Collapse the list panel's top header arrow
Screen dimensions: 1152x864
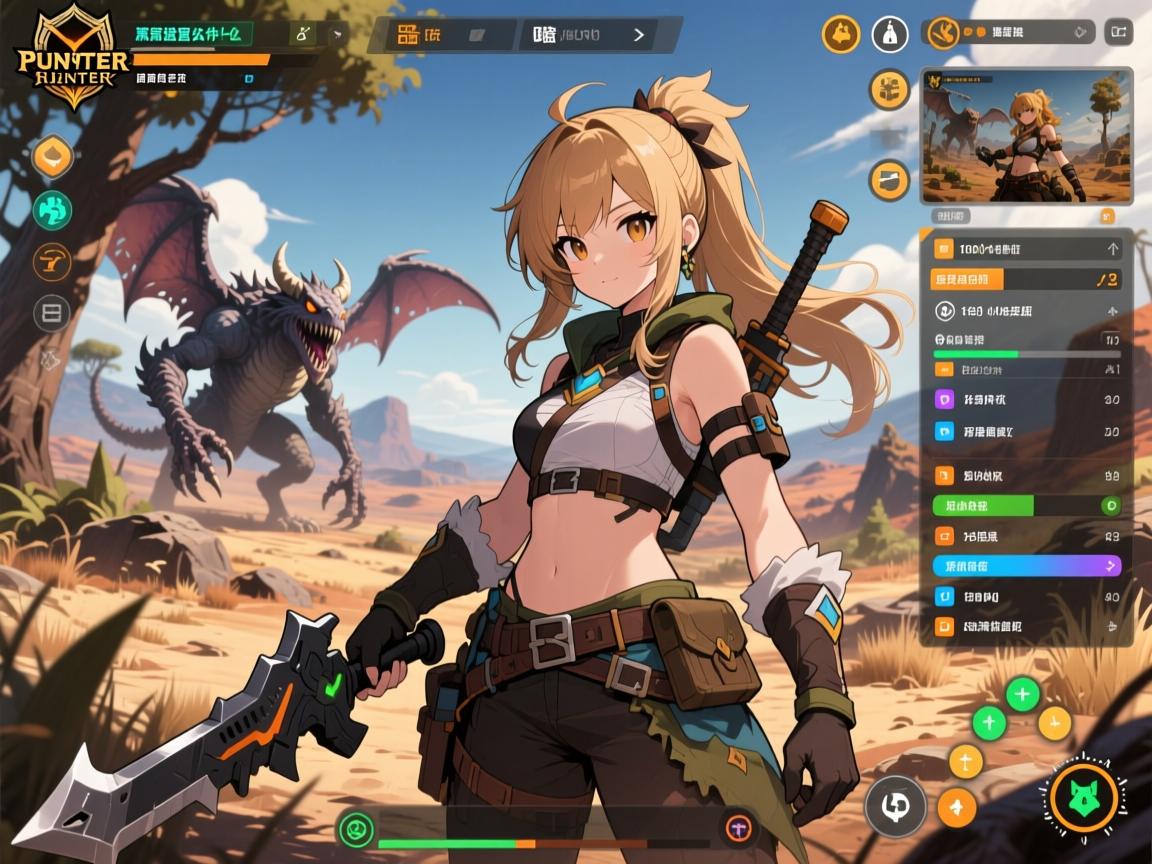pos(1112,249)
